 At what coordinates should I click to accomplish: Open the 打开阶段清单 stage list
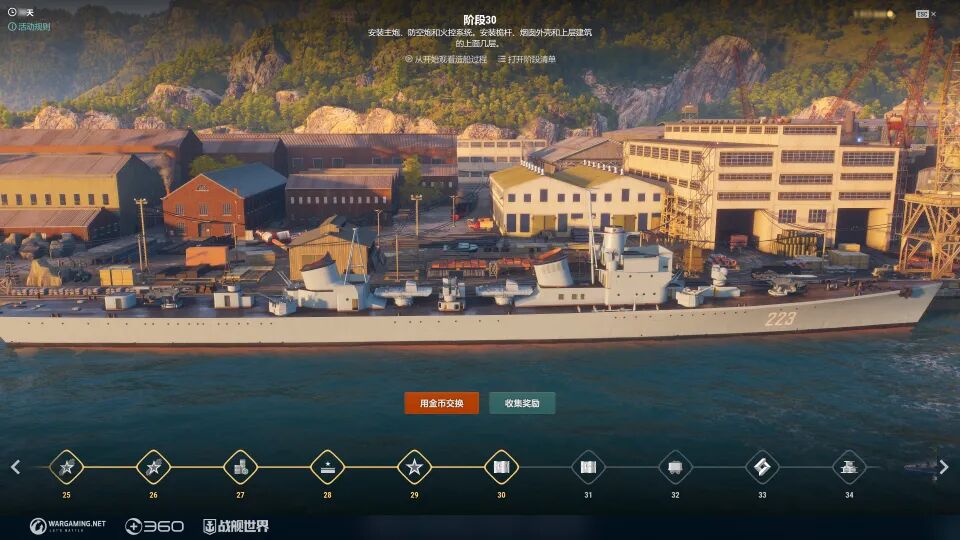coord(527,59)
